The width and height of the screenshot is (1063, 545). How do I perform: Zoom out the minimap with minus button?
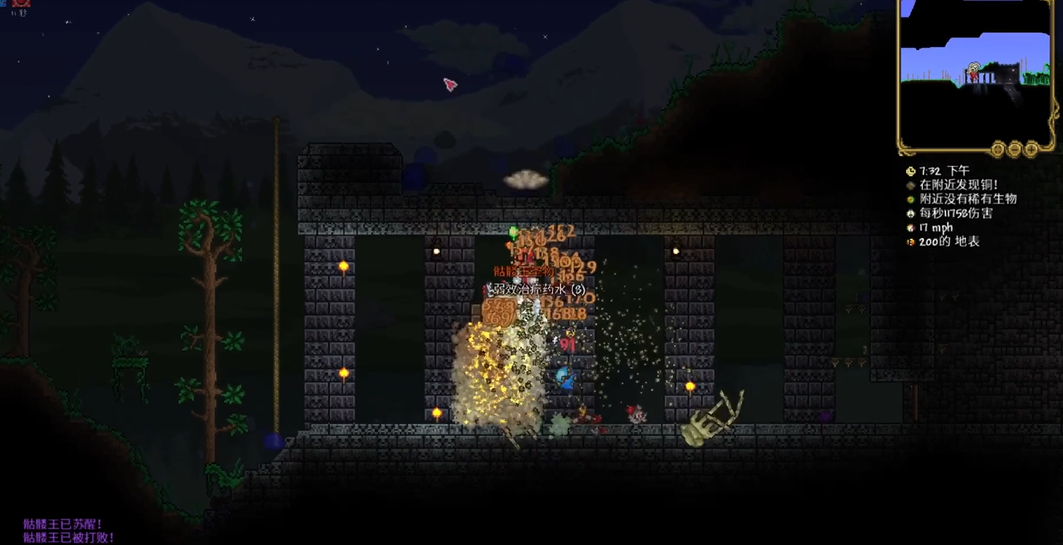[1015, 149]
